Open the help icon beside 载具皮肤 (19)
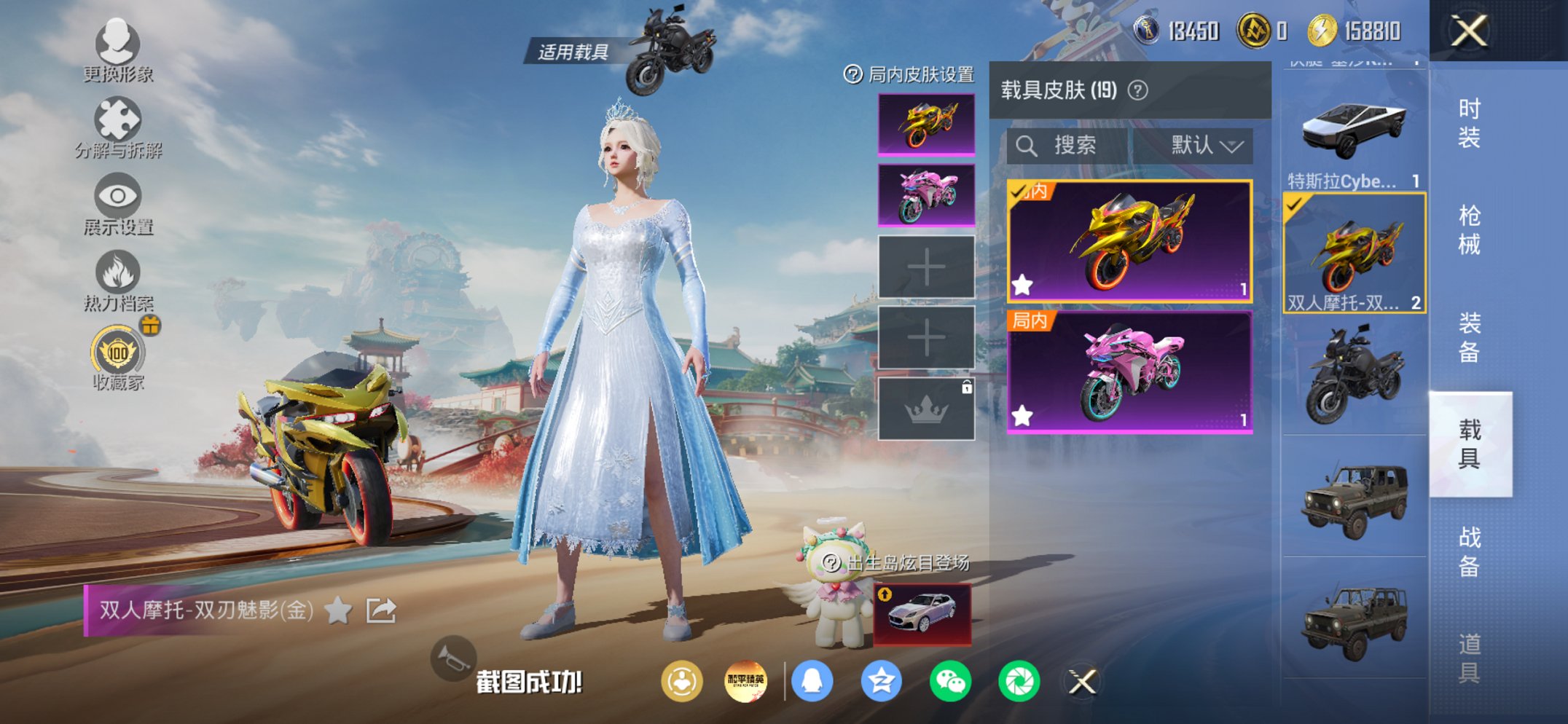This screenshot has width=1568, height=724. pyautogui.click(x=1137, y=91)
